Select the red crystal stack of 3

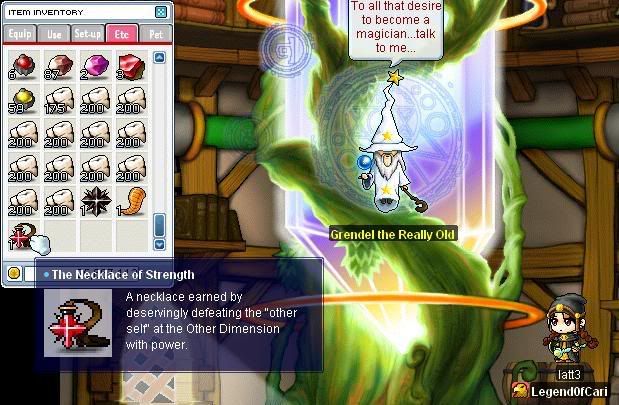pyautogui.click(x=131, y=64)
